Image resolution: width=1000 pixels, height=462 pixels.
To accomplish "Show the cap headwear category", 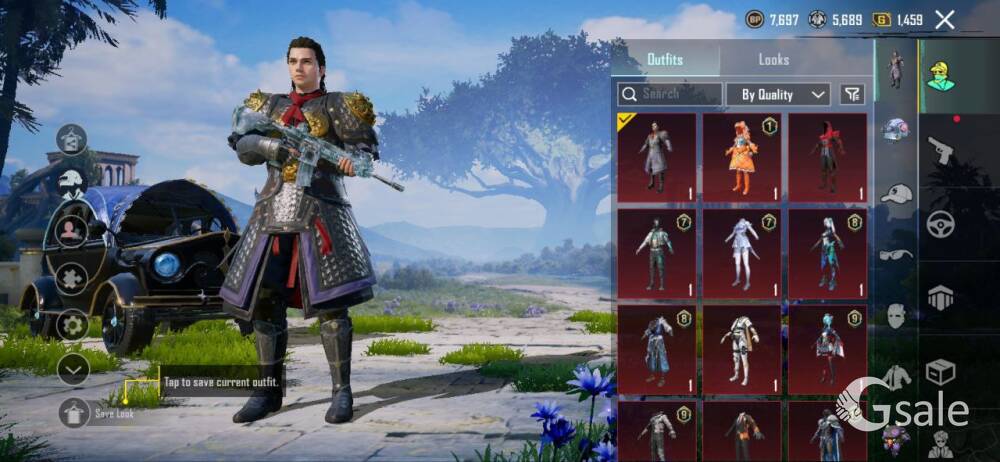I will pos(896,194).
